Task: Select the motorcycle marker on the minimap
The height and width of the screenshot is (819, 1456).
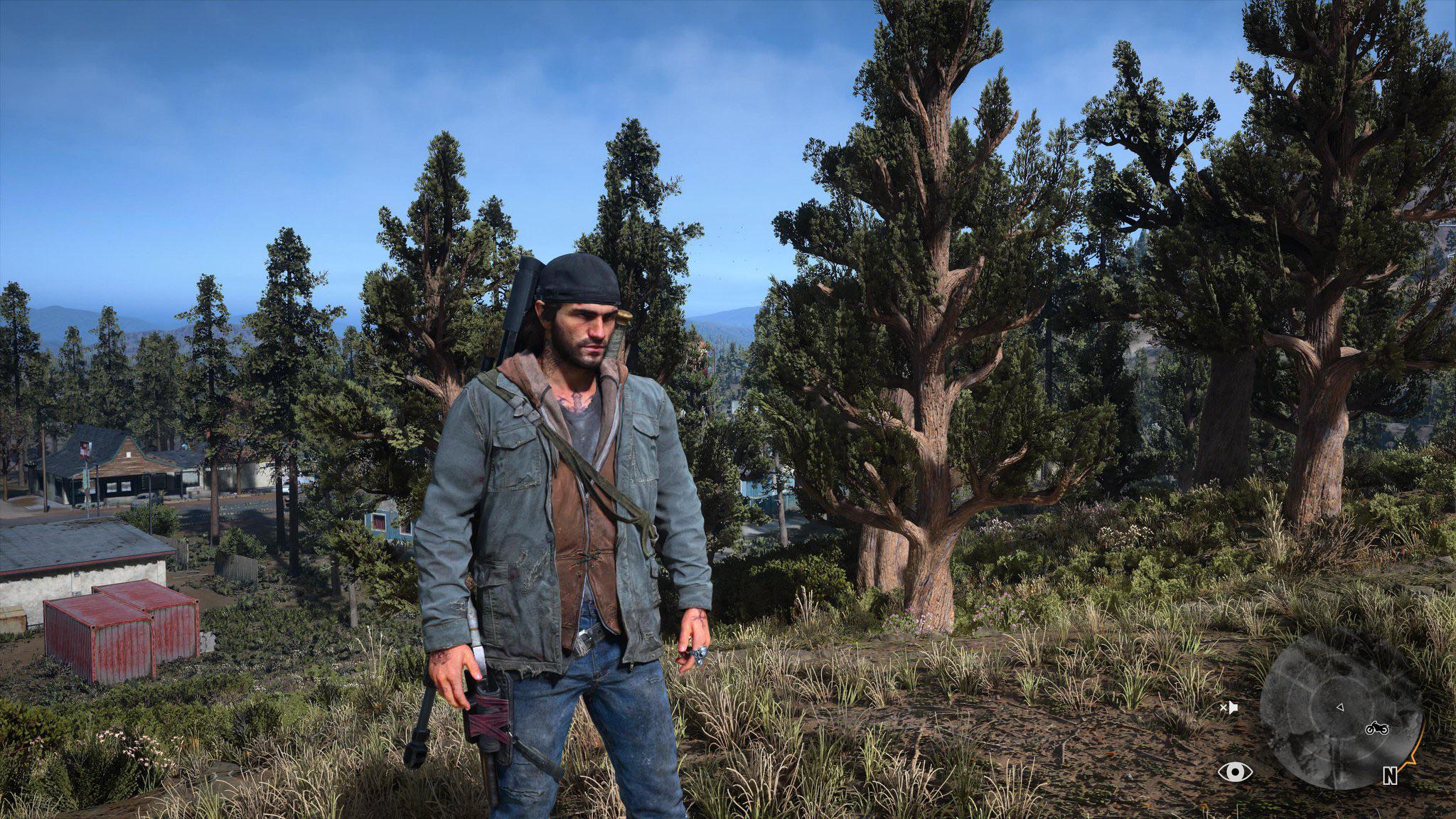Action: (1376, 729)
